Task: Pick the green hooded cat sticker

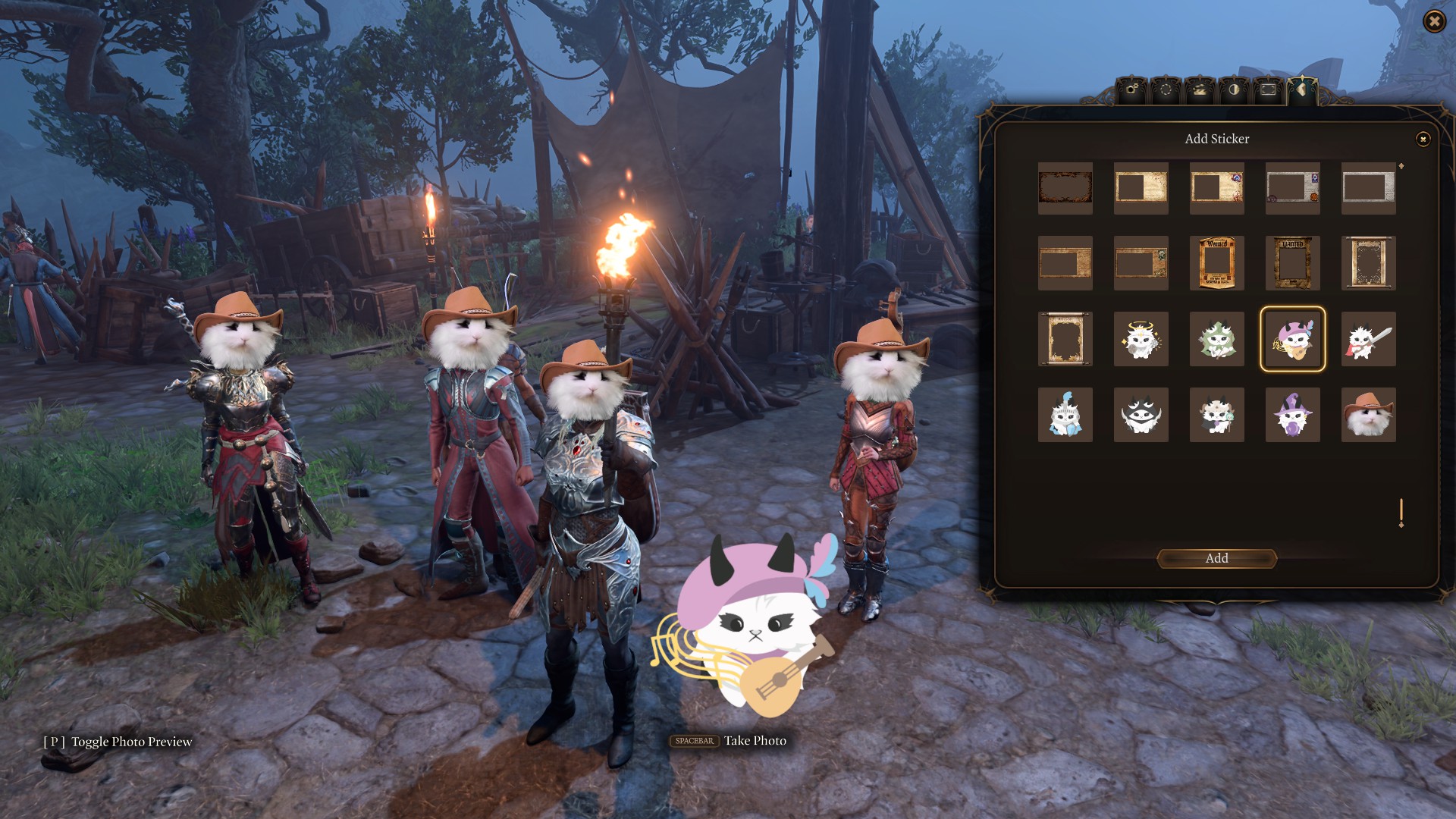Action: pos(1216,339)
